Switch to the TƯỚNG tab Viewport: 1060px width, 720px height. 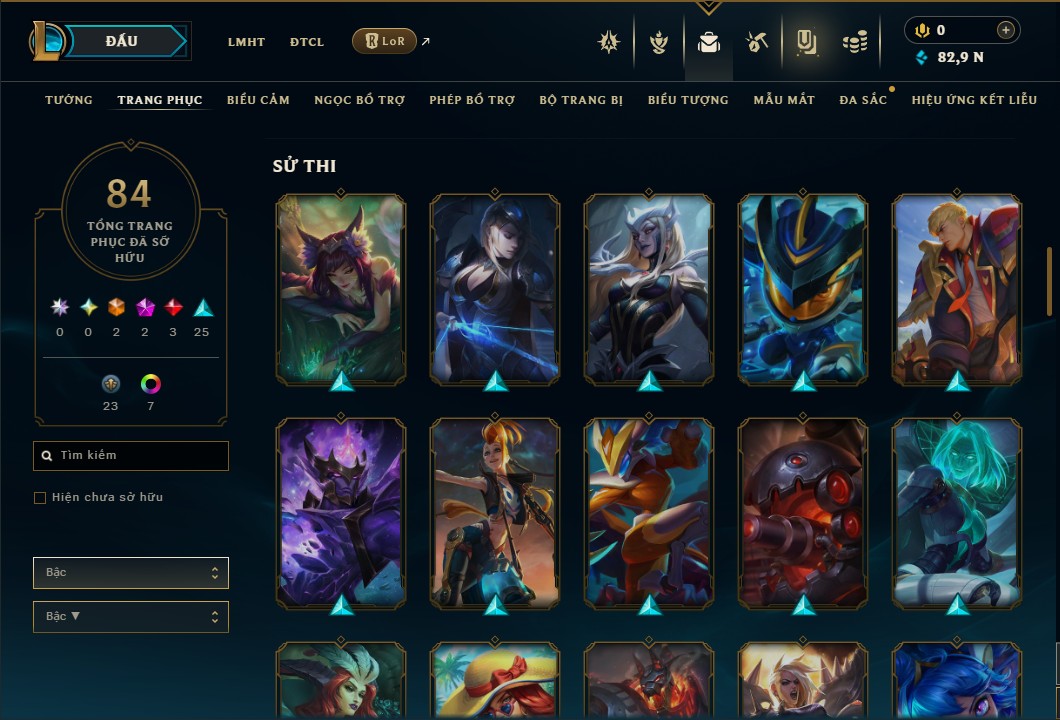point(69,100)
